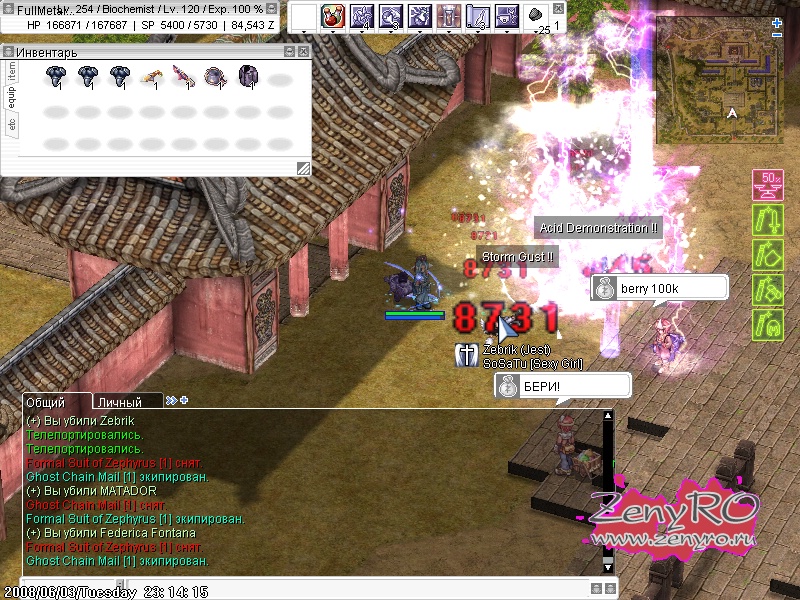Use the red potion hotbar slot
This screenshot has height=600, width=800.
(x=332, y=16)
